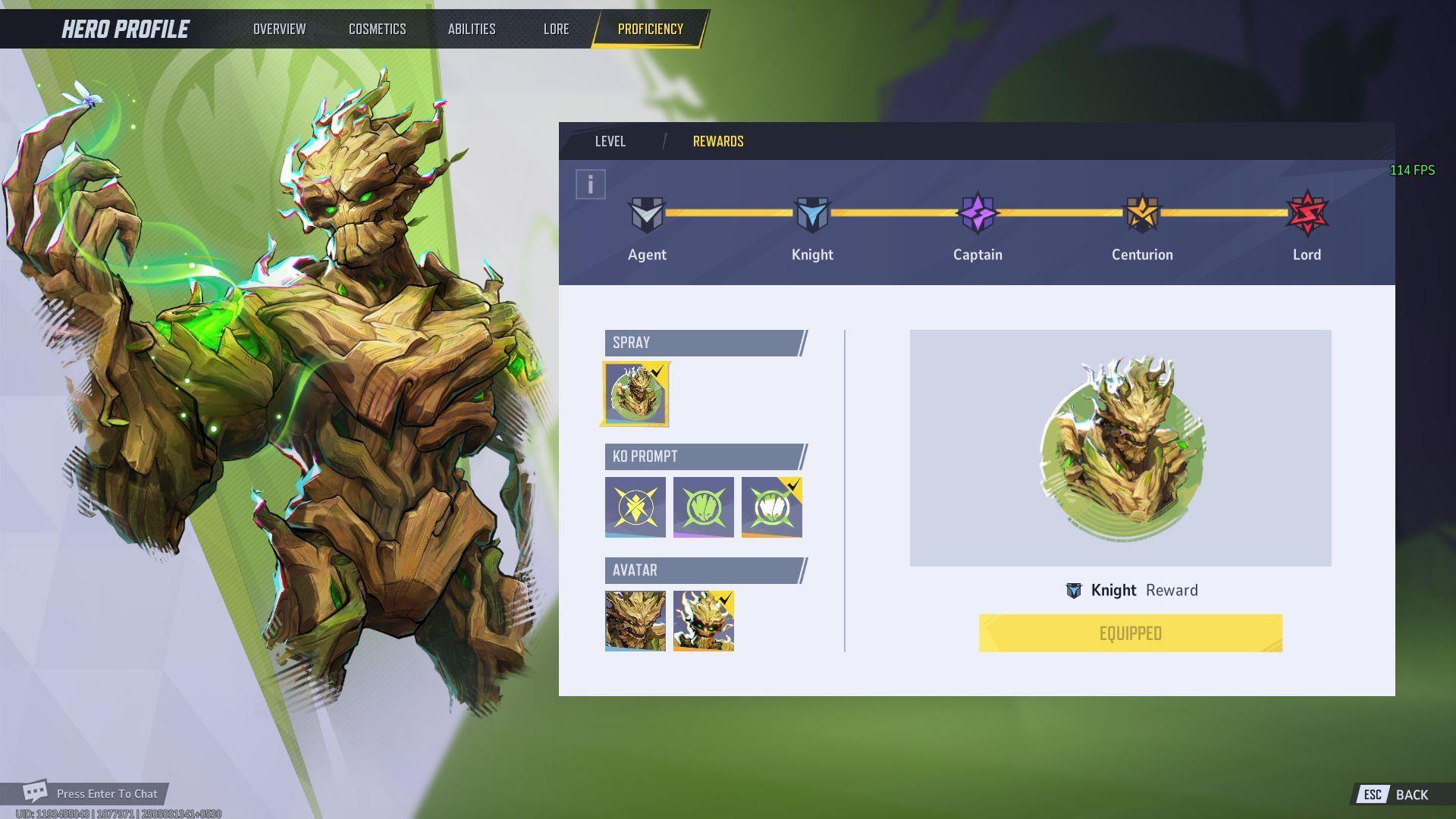Select the middle KO prompt option
The height and width of the screenshot is (819, 1456).
click(703, 507)
